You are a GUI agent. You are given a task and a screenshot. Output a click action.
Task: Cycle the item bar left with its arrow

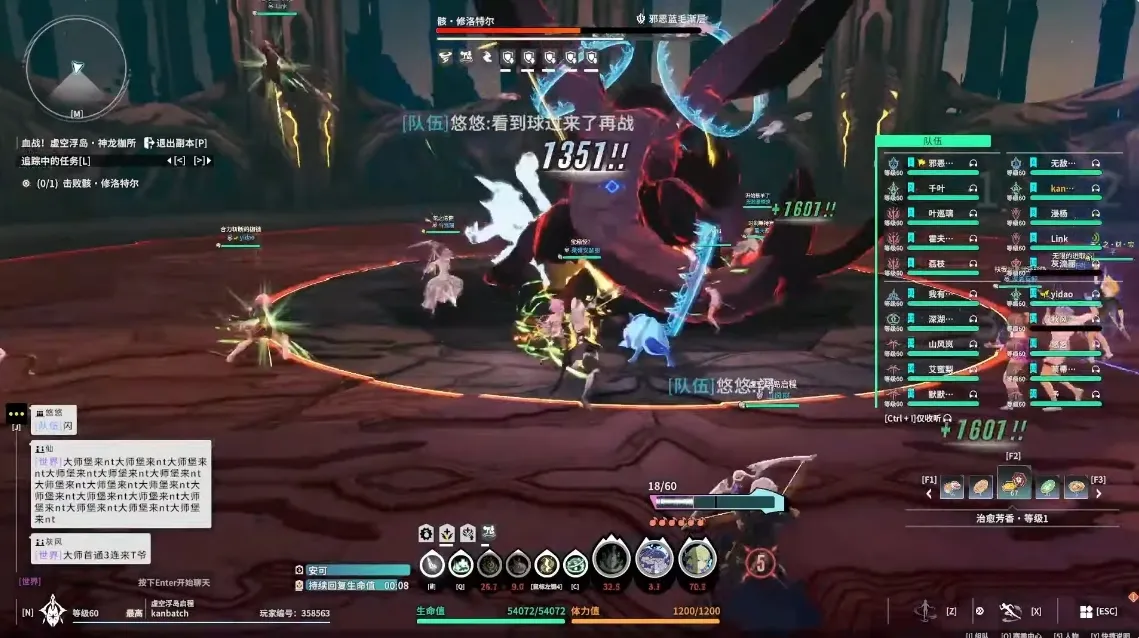point(929,492)
